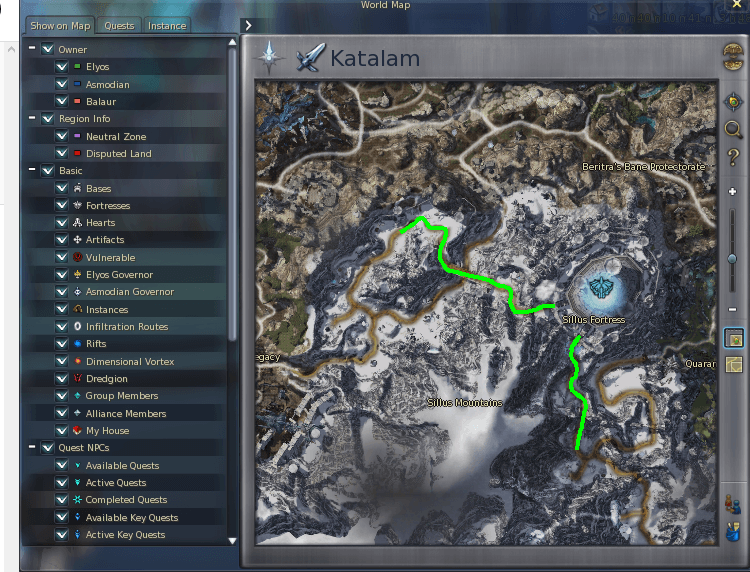Viewport: 750px width, 572px height.
Task: Uncheck the Dredgion filter
Action: pos(62,379)
